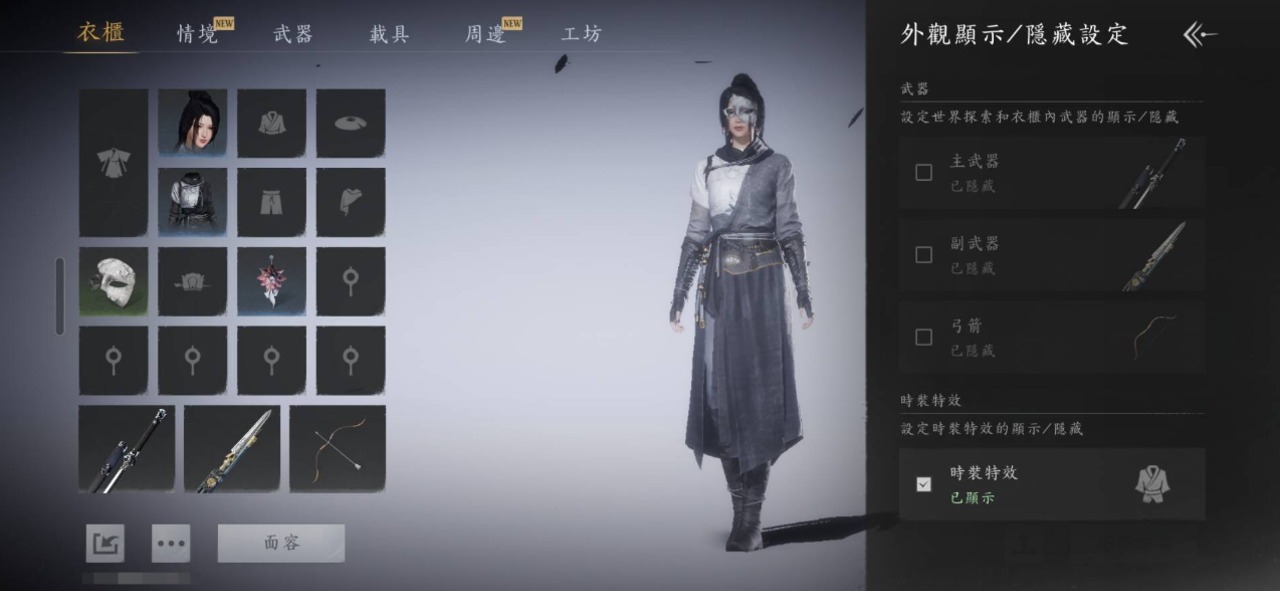
Task: Toggle the 主武器 display checkbox
Action: (x=924, y=172)
